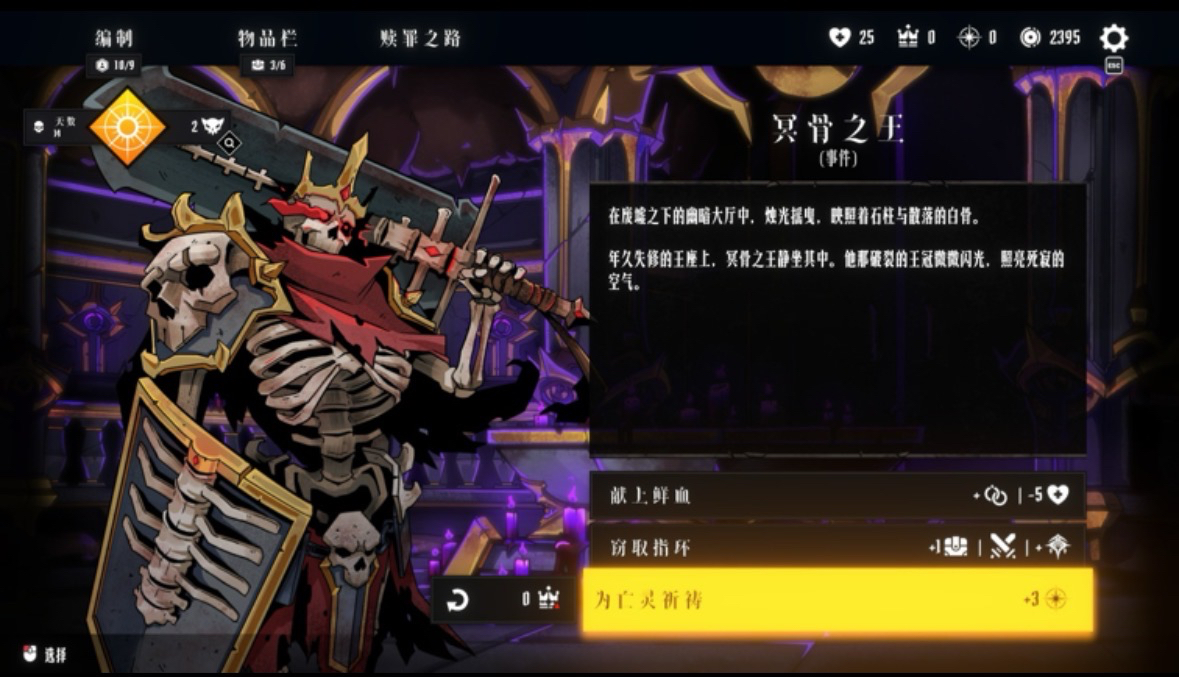Click the orange sun diamond emblem
Image resolution: width=1179 pixels, height=677 pixels.
(127, 127)
